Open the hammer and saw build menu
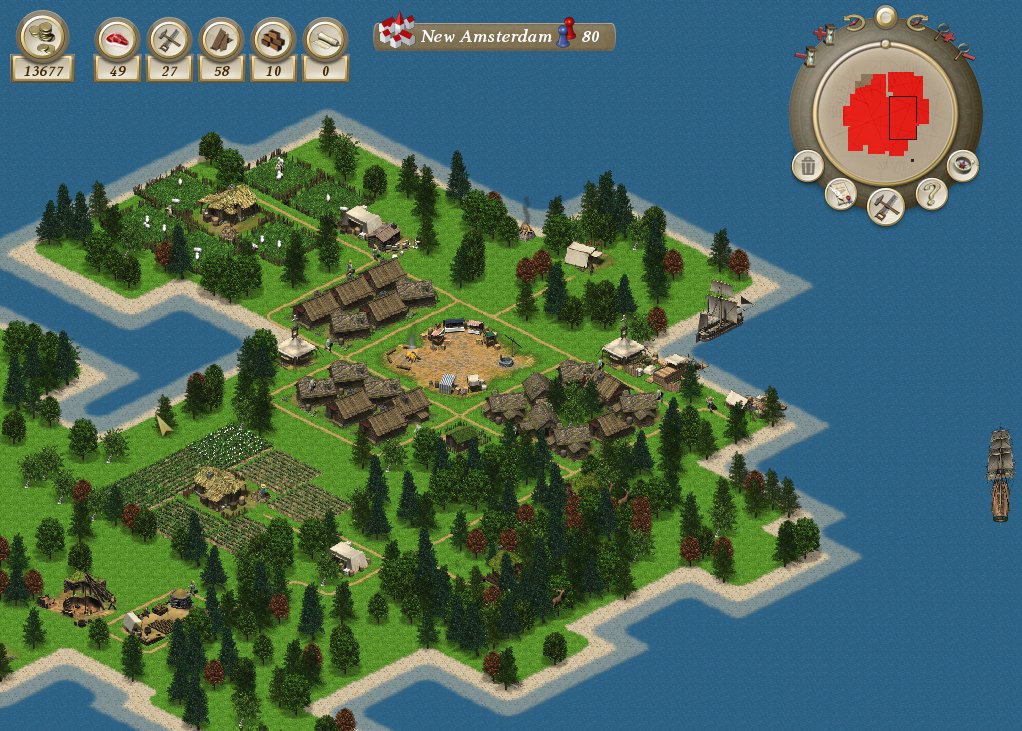1022x731 pixels. tap(886, 207)
